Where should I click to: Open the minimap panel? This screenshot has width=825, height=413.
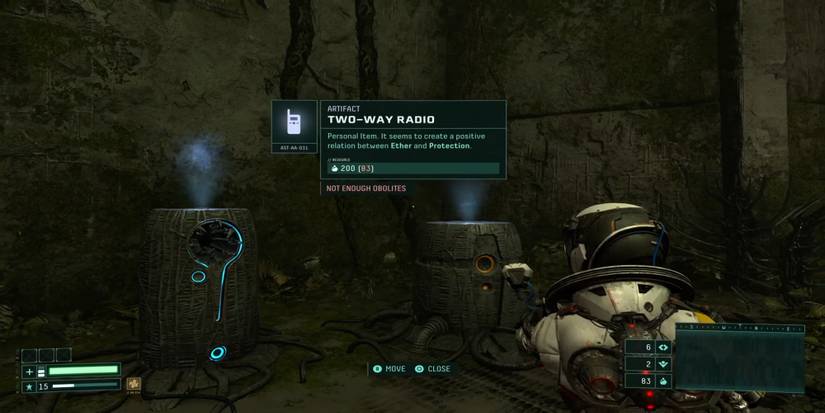tap(740, 357)
